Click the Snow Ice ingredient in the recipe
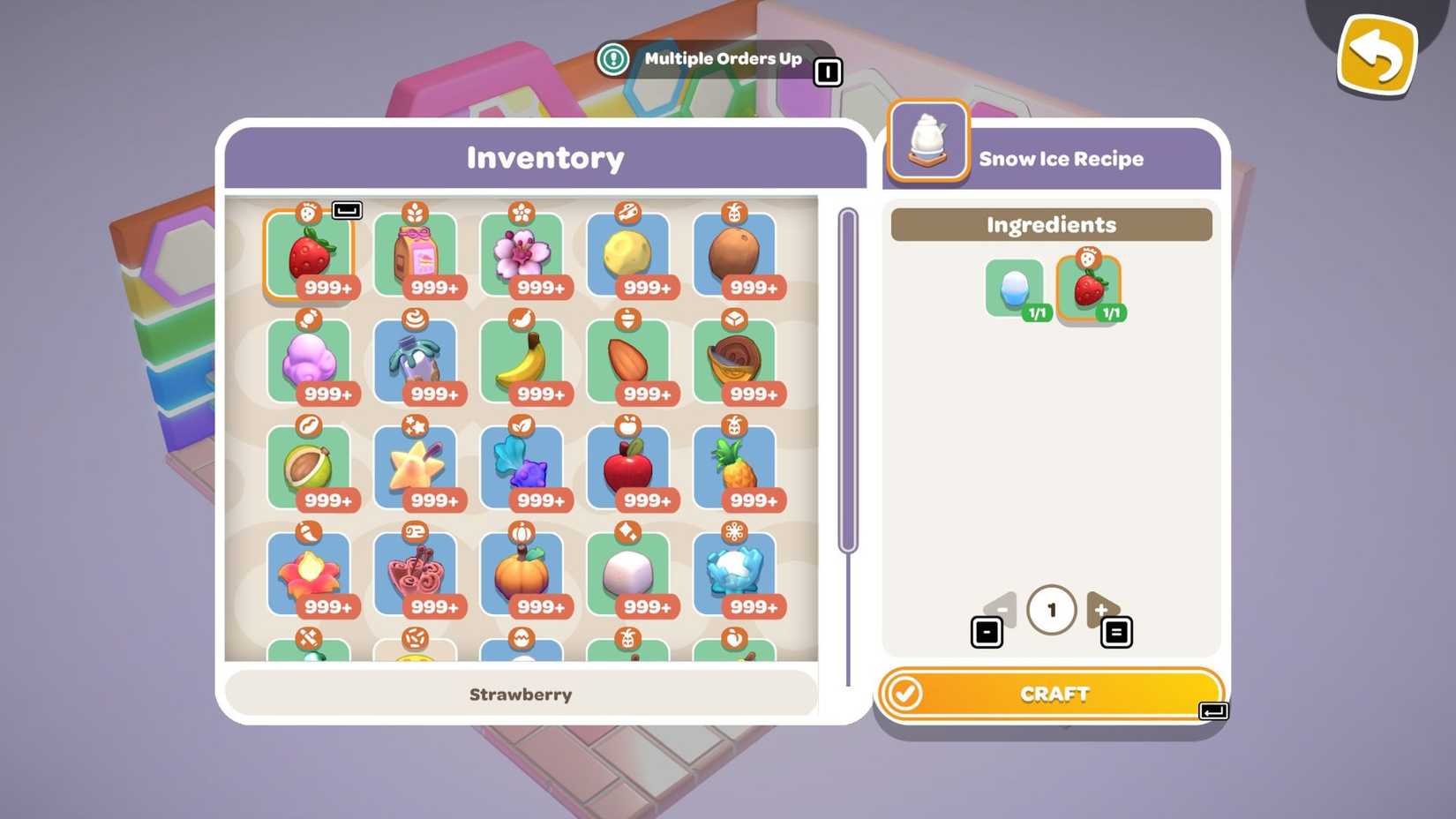The height and width of the screenshot is (819, 1456). 1015,287
